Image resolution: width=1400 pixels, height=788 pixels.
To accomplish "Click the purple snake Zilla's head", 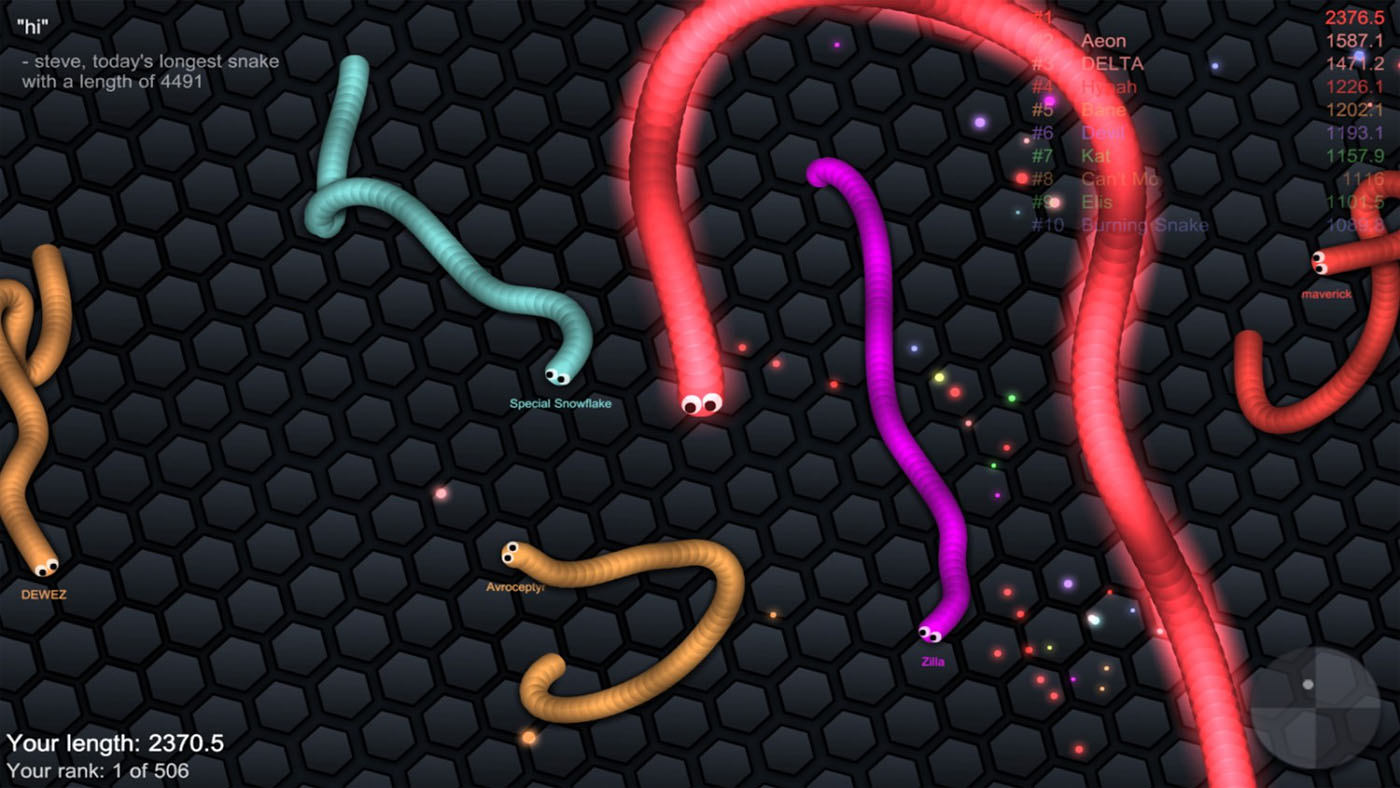I will pos(930,635).
